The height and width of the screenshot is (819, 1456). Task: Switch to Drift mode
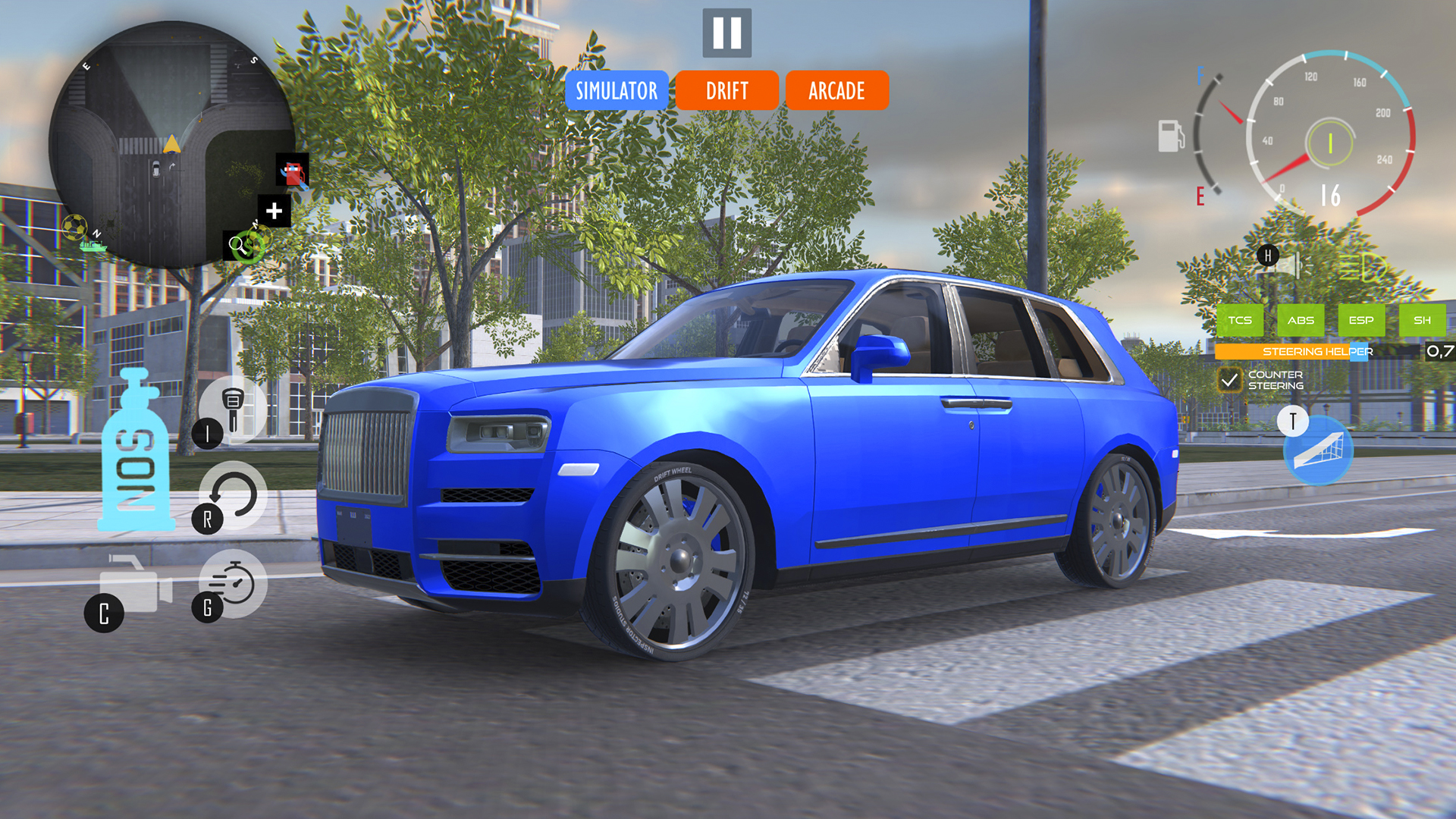pos(726,91)
